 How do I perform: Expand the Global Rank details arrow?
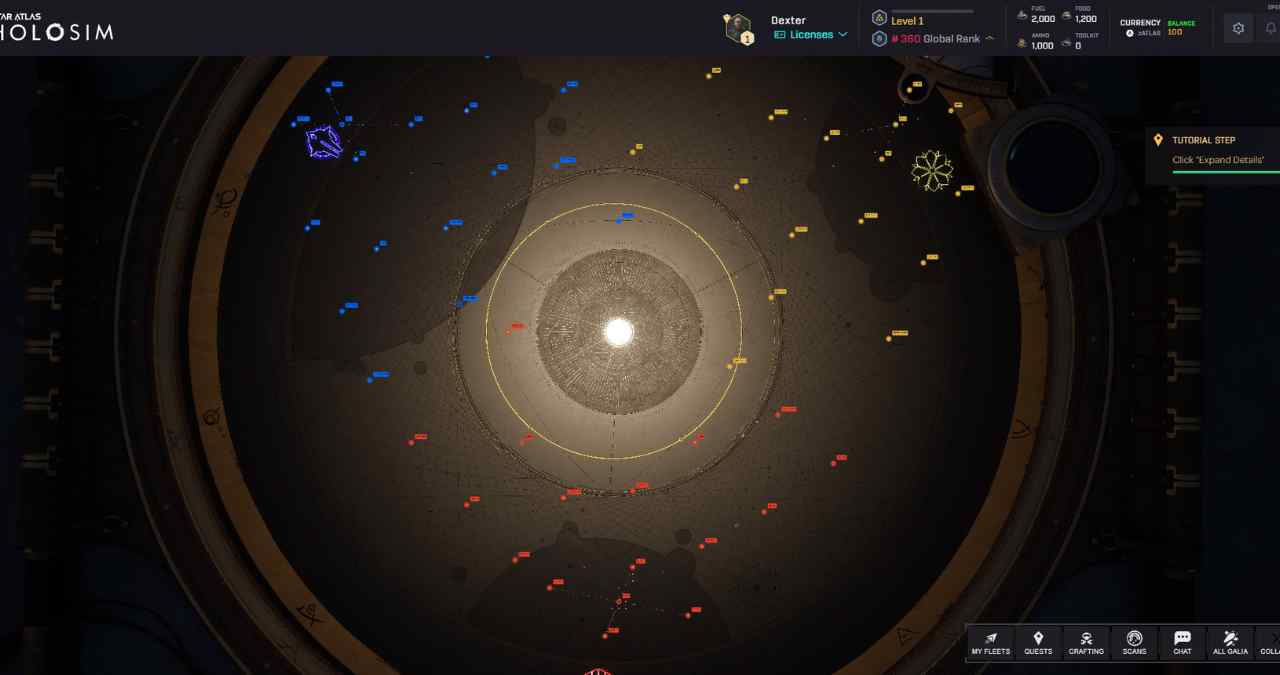(990, 39)
